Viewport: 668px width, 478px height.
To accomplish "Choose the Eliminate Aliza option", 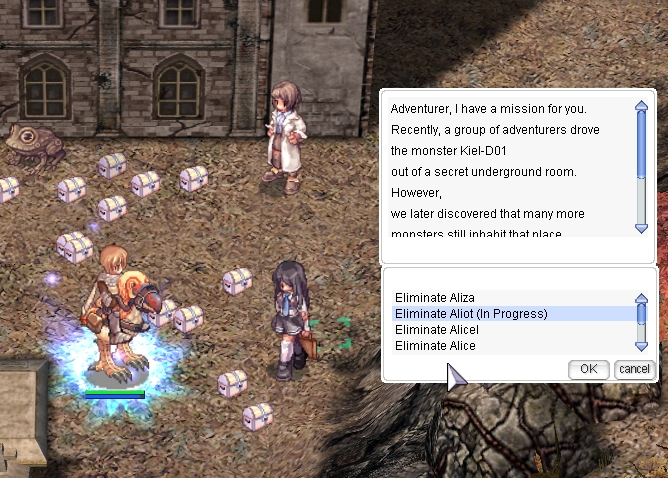I will pyautogui.click(x=435, y=298).
